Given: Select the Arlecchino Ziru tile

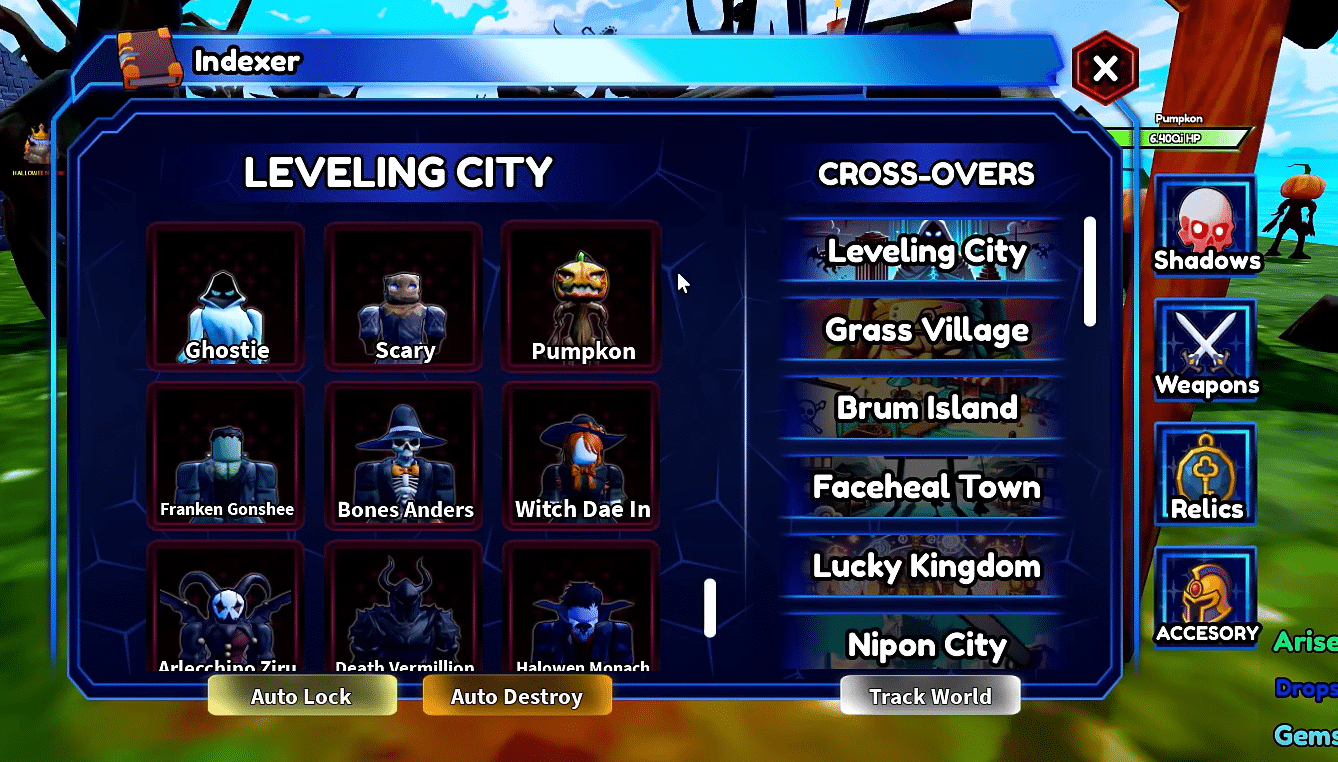Looking at the screenshot, I should [x=226, y=608].
